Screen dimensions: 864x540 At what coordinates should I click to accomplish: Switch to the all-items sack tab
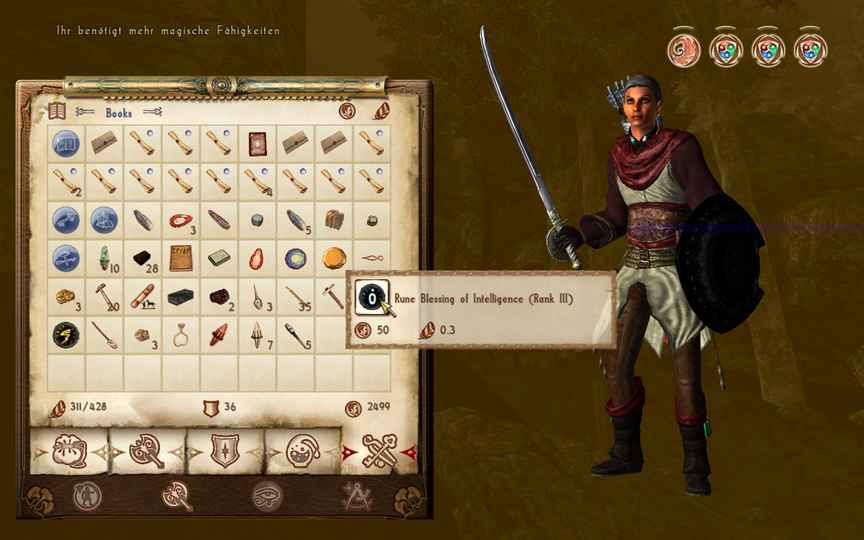(69, 452)
